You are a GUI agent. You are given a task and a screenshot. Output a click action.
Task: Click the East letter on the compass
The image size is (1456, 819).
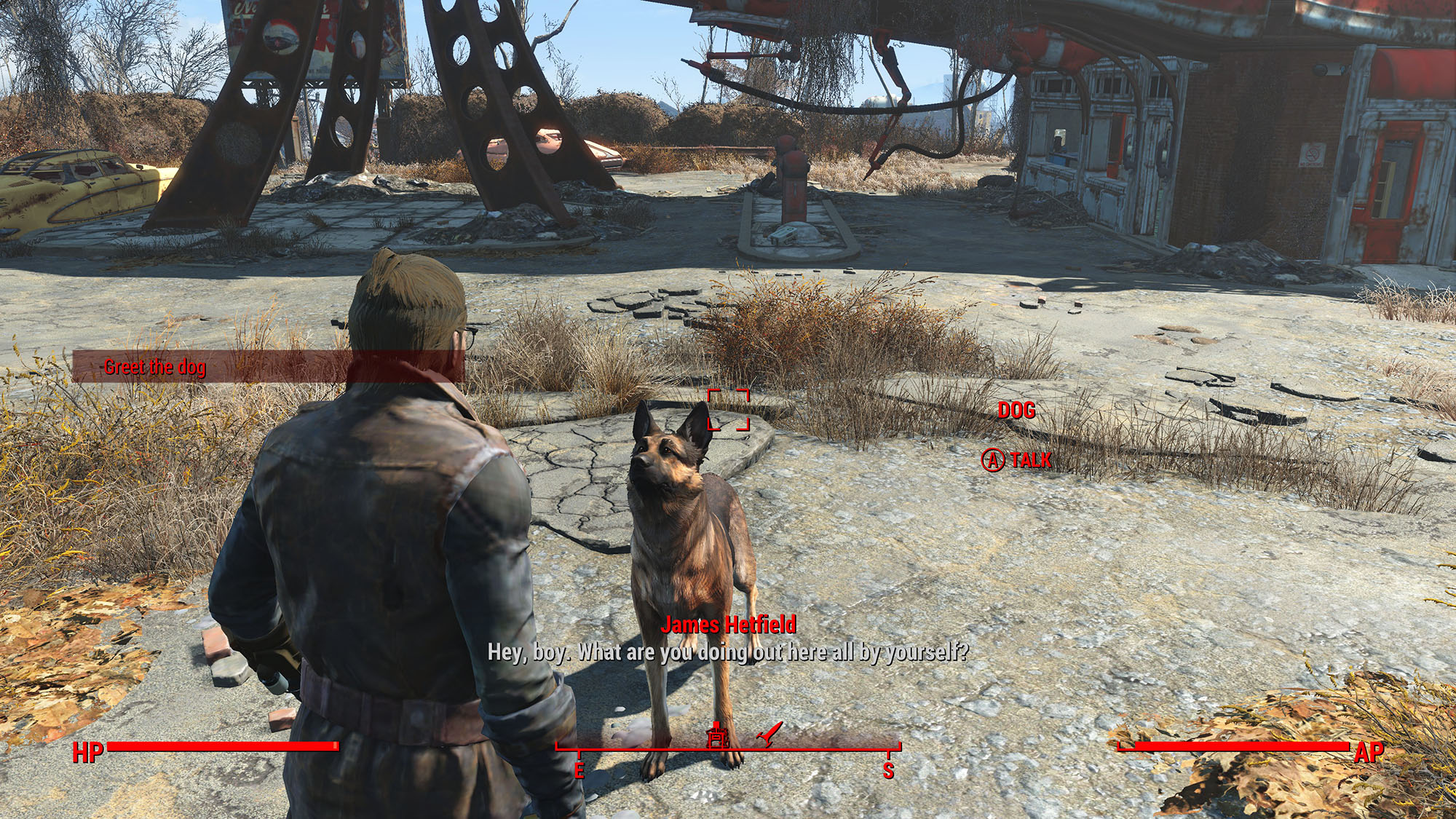579,771
